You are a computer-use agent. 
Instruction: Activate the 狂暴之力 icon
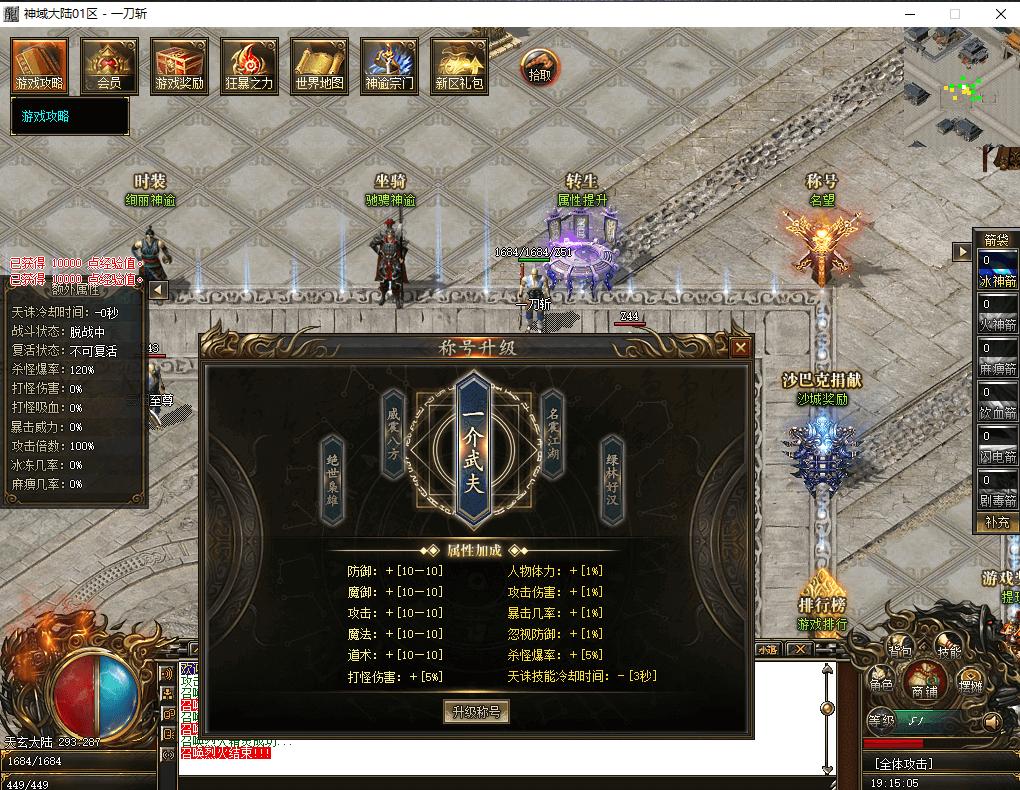(x=249, y=66)
